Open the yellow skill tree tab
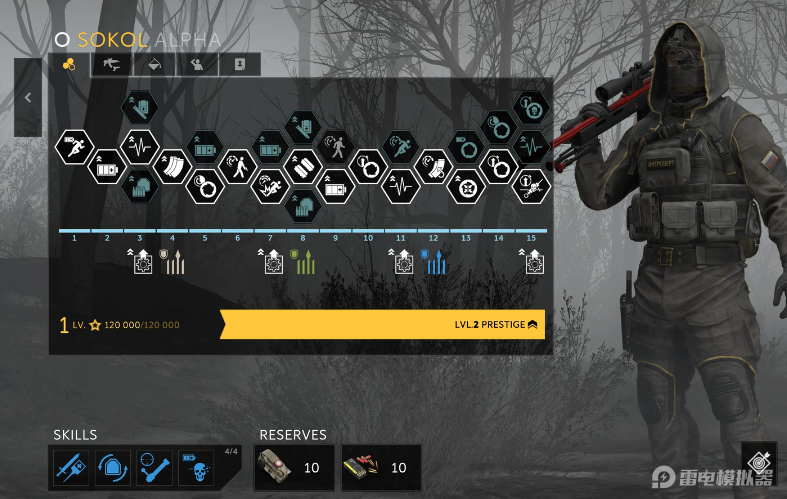The height and width of the screenshot is (499, 787). tap(69, 65)
